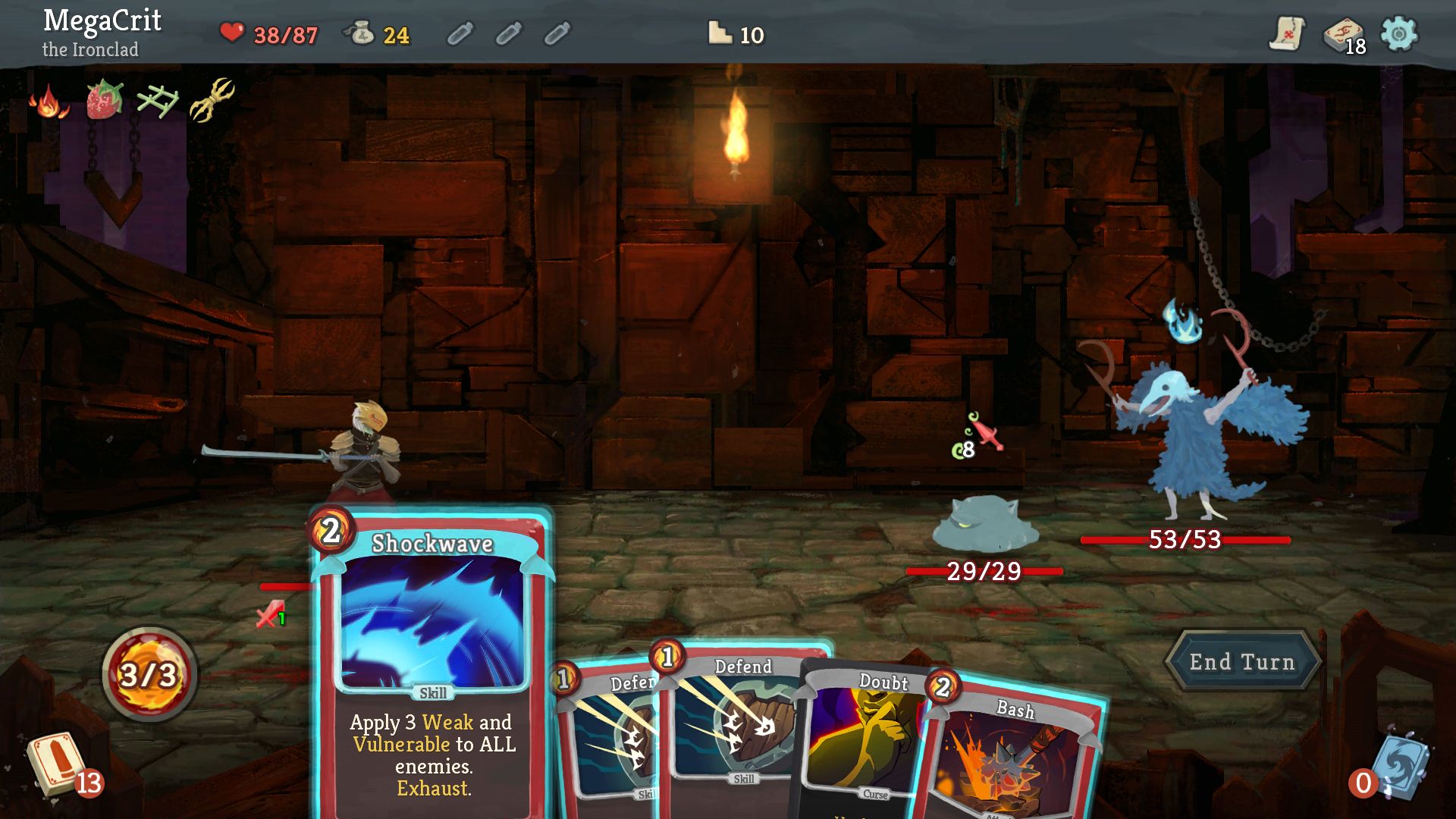Click the draw pile in the bottom left
1456x819 pixels.
tap(57, 766)
